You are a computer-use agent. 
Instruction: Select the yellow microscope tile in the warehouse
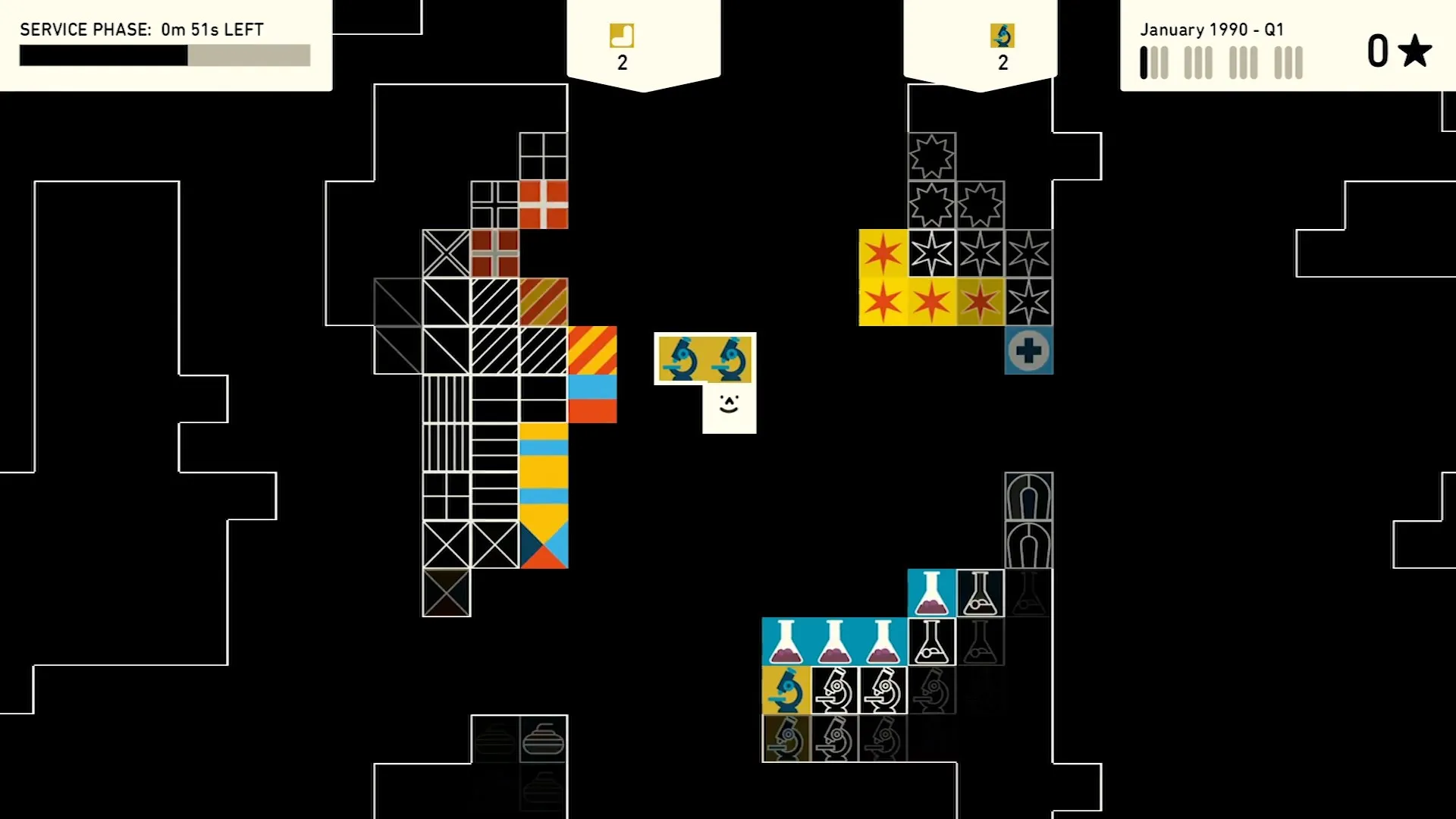pyautogui.click(x=786, y=692)
